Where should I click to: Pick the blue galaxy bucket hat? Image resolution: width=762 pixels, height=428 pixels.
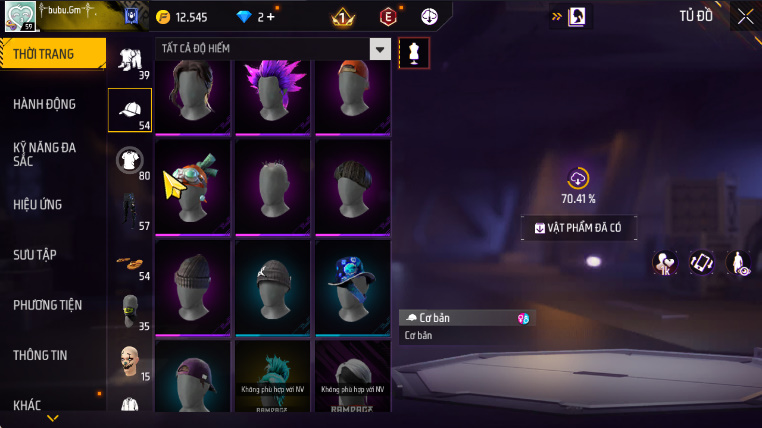(354, 279)
